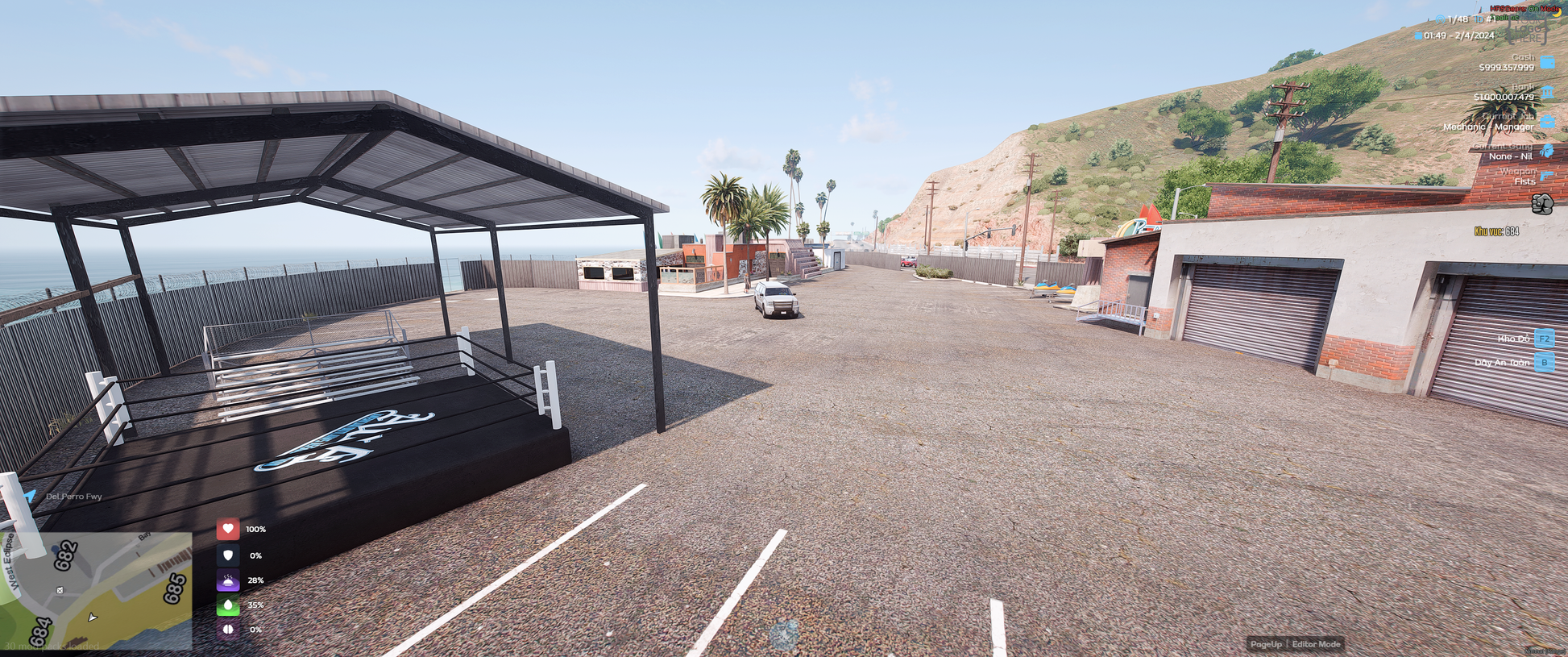Image resolution: width=1568 pixels, height=657 pixels.
Task: Select the green water drop thirst icon
Action: [228, 605]
